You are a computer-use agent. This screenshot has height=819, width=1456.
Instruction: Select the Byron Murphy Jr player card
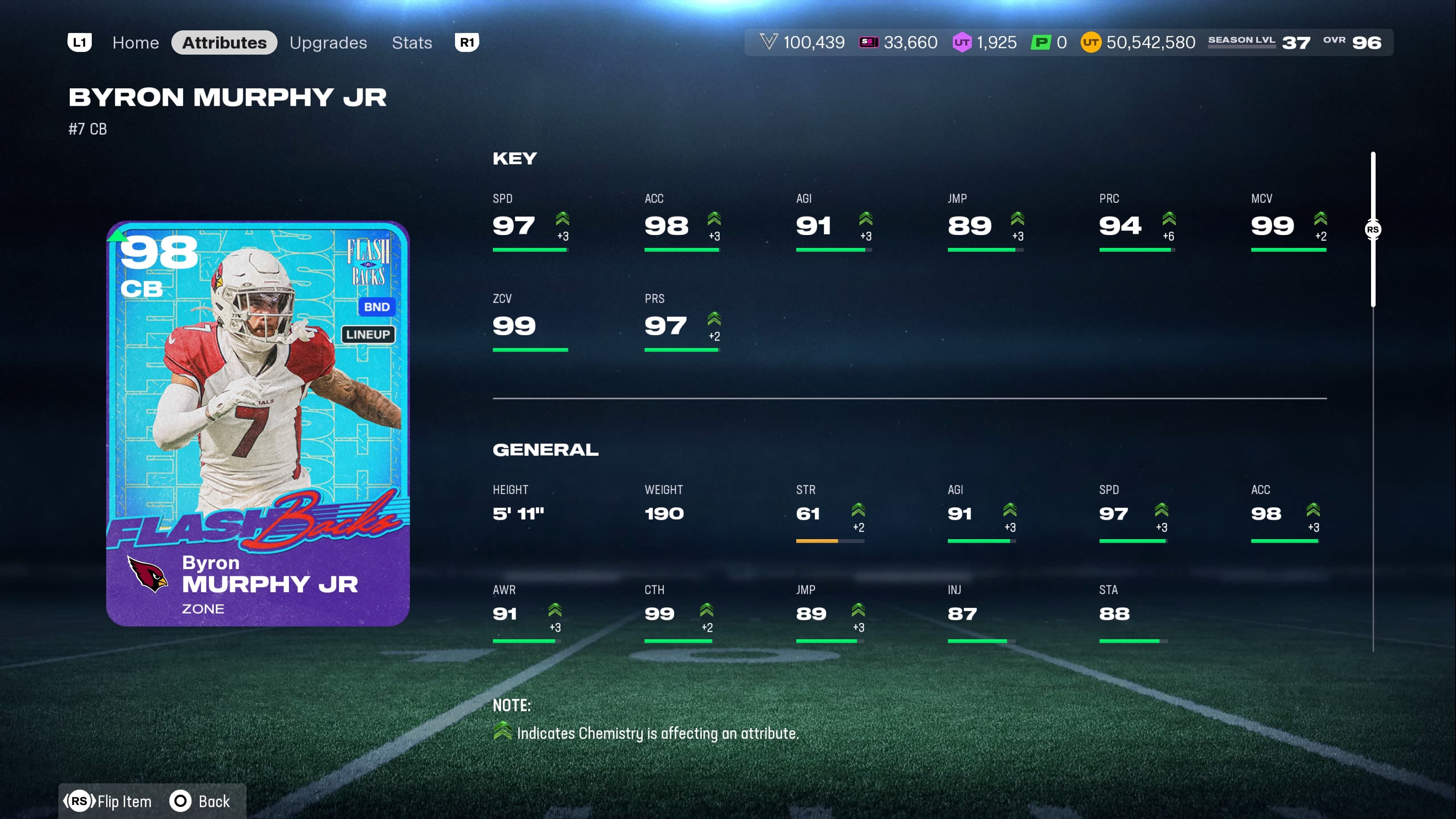[258, 424]
